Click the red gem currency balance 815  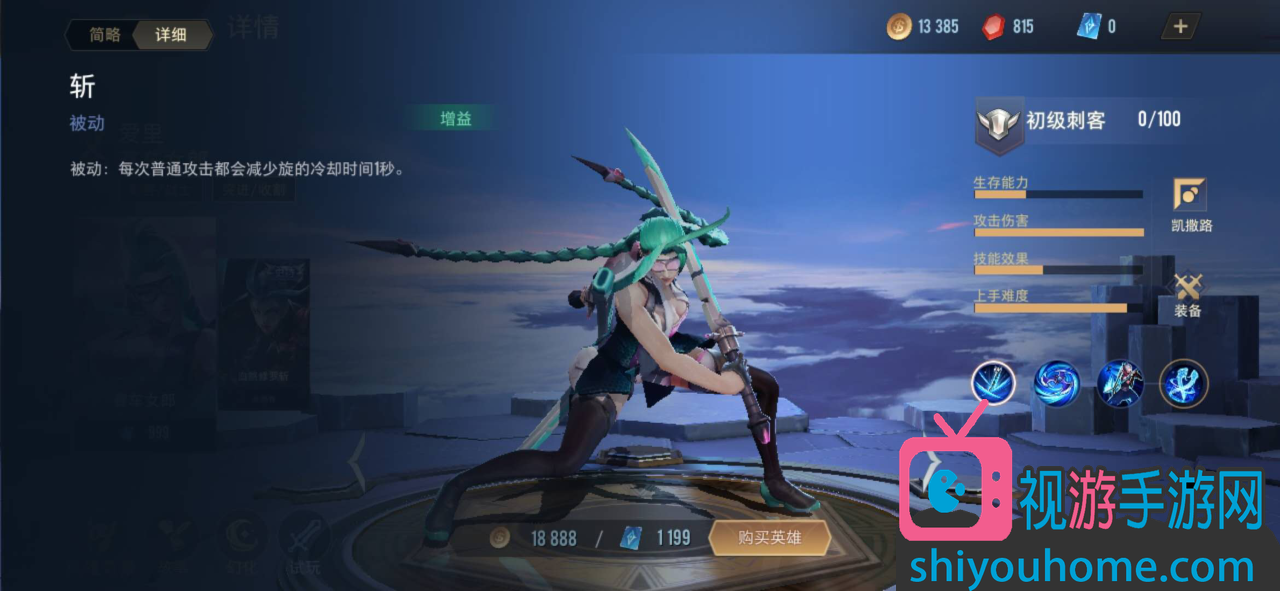(x=1008, y=27)
